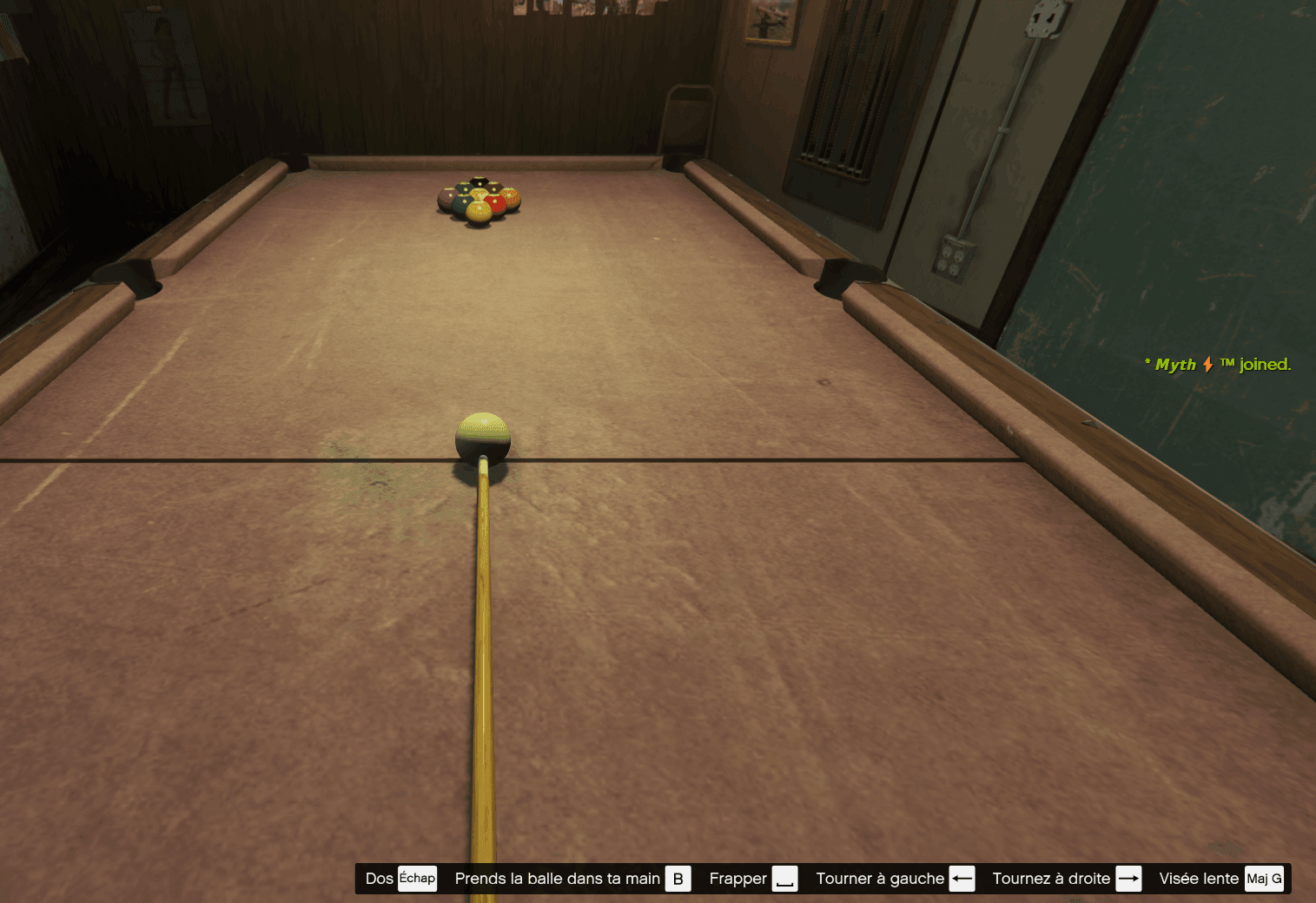
Task: Click the Frapper label in the prompt bar
Action: click(x=737, y=878)
